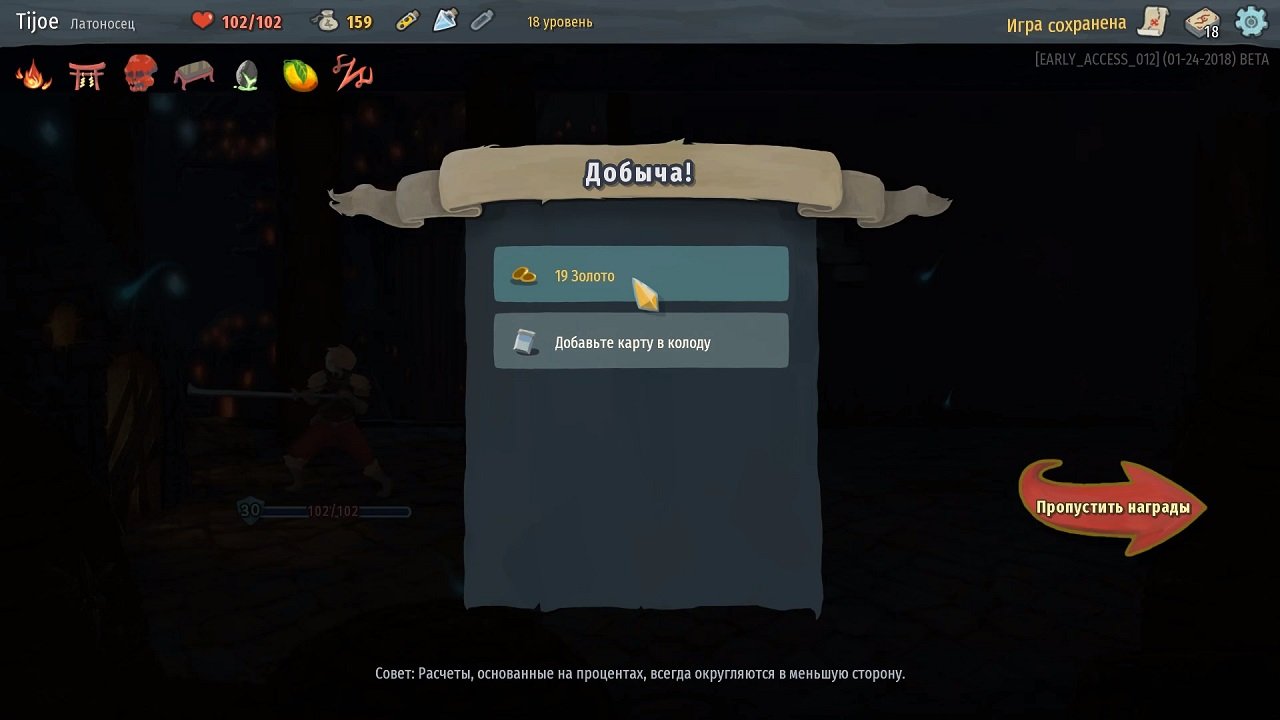The height and width of the screenshot is (720, 1280).
Task: Select the blue potion in second slot
Action: (443, 20)
